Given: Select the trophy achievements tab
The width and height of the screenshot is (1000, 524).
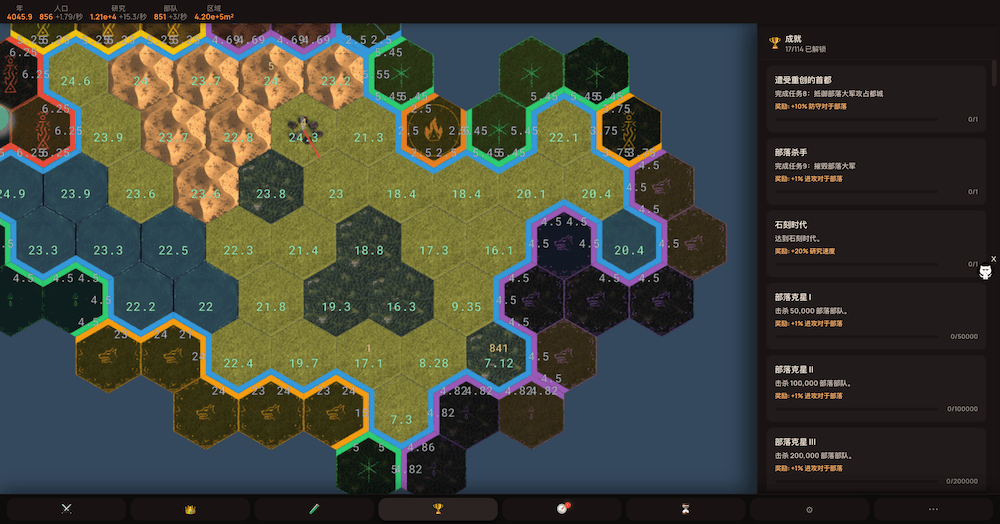Looking at the screenshot, I should point(438,509).
